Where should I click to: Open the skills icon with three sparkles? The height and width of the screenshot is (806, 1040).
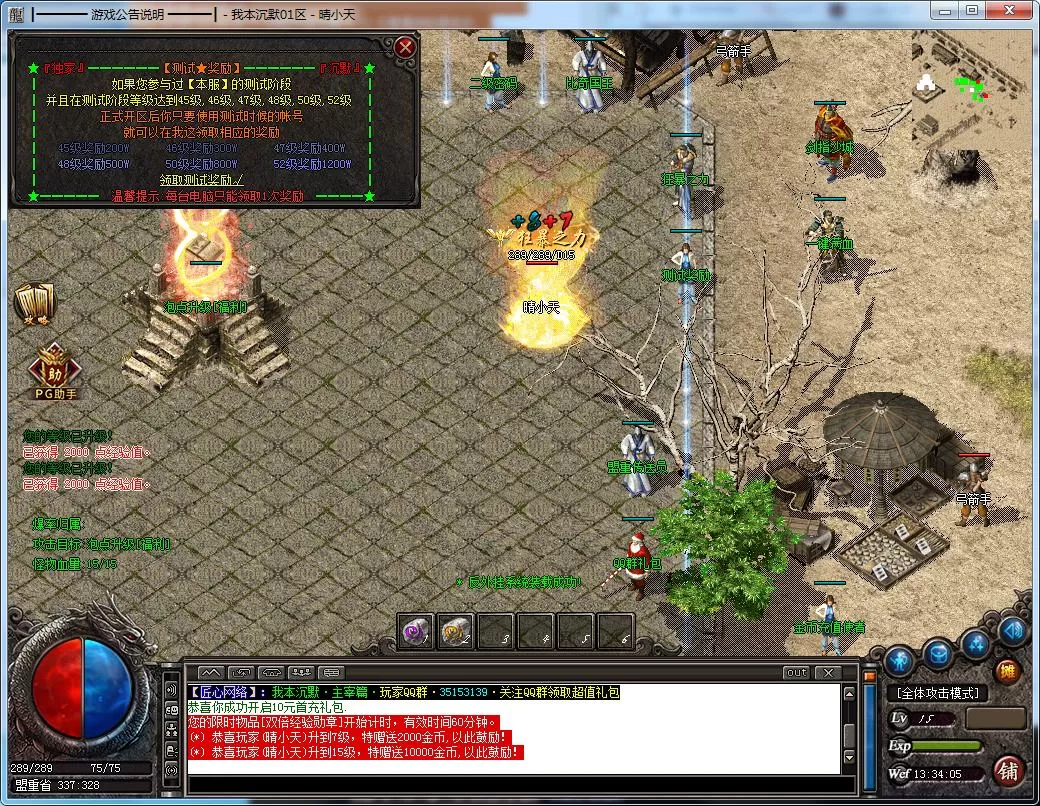976,645
